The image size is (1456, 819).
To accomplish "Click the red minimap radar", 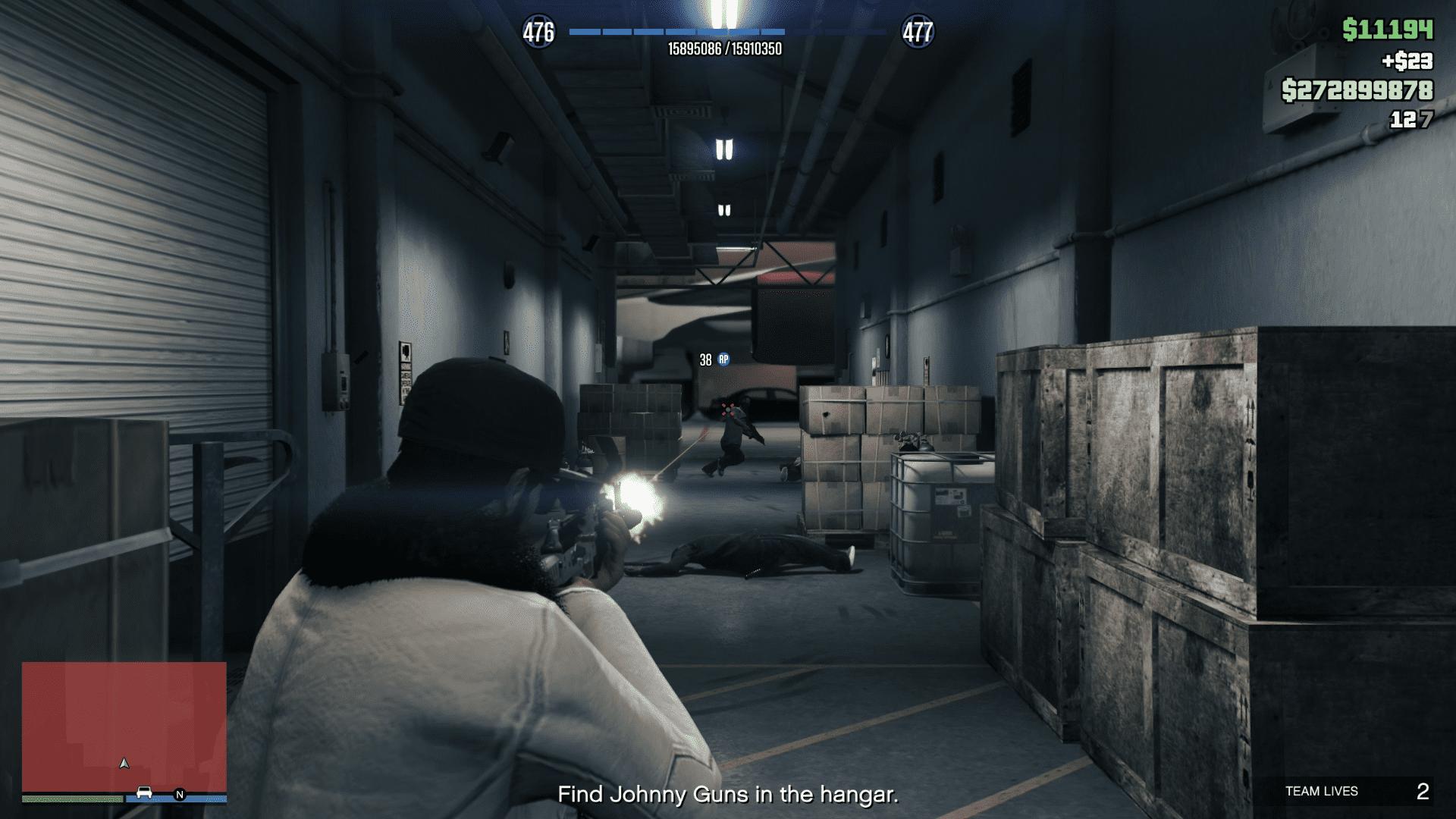I will click(x=124, y=726).
